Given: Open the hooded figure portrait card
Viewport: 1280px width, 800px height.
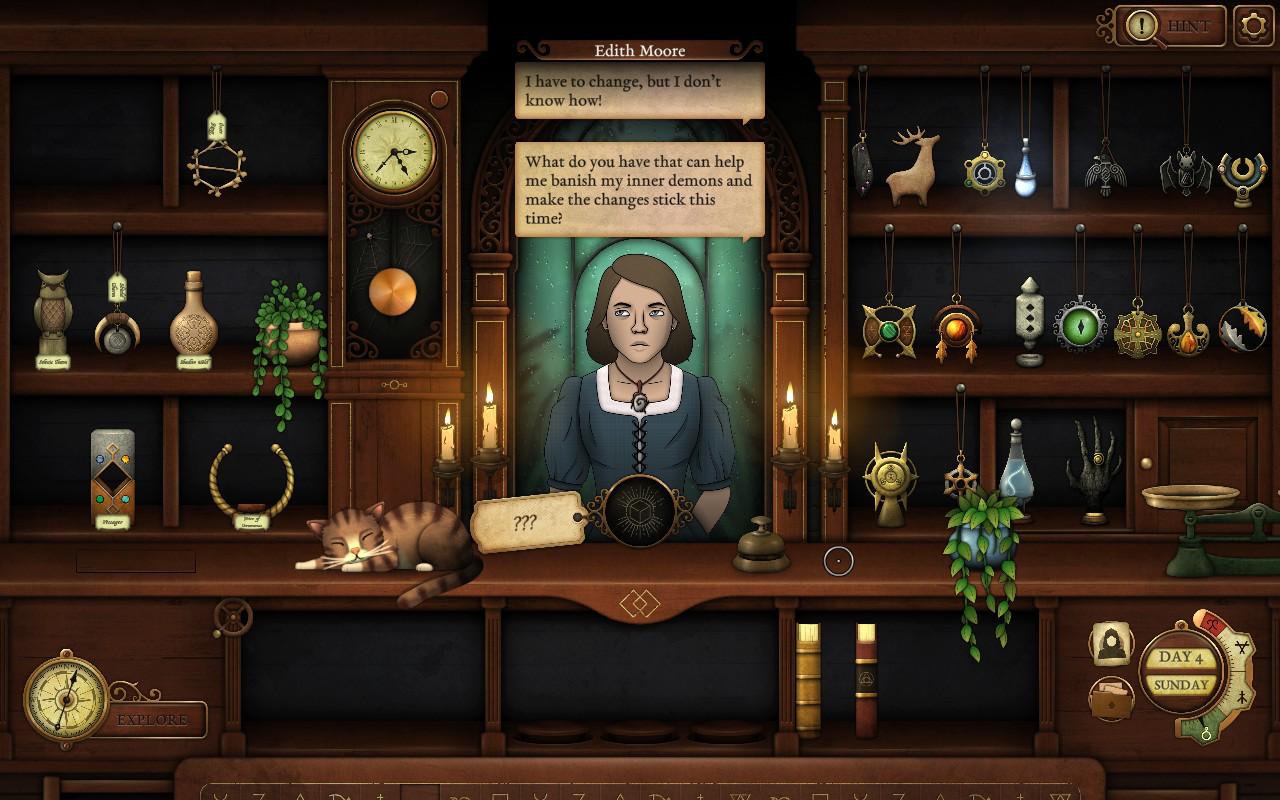Looking at the screenshot, I should 1111,645.
